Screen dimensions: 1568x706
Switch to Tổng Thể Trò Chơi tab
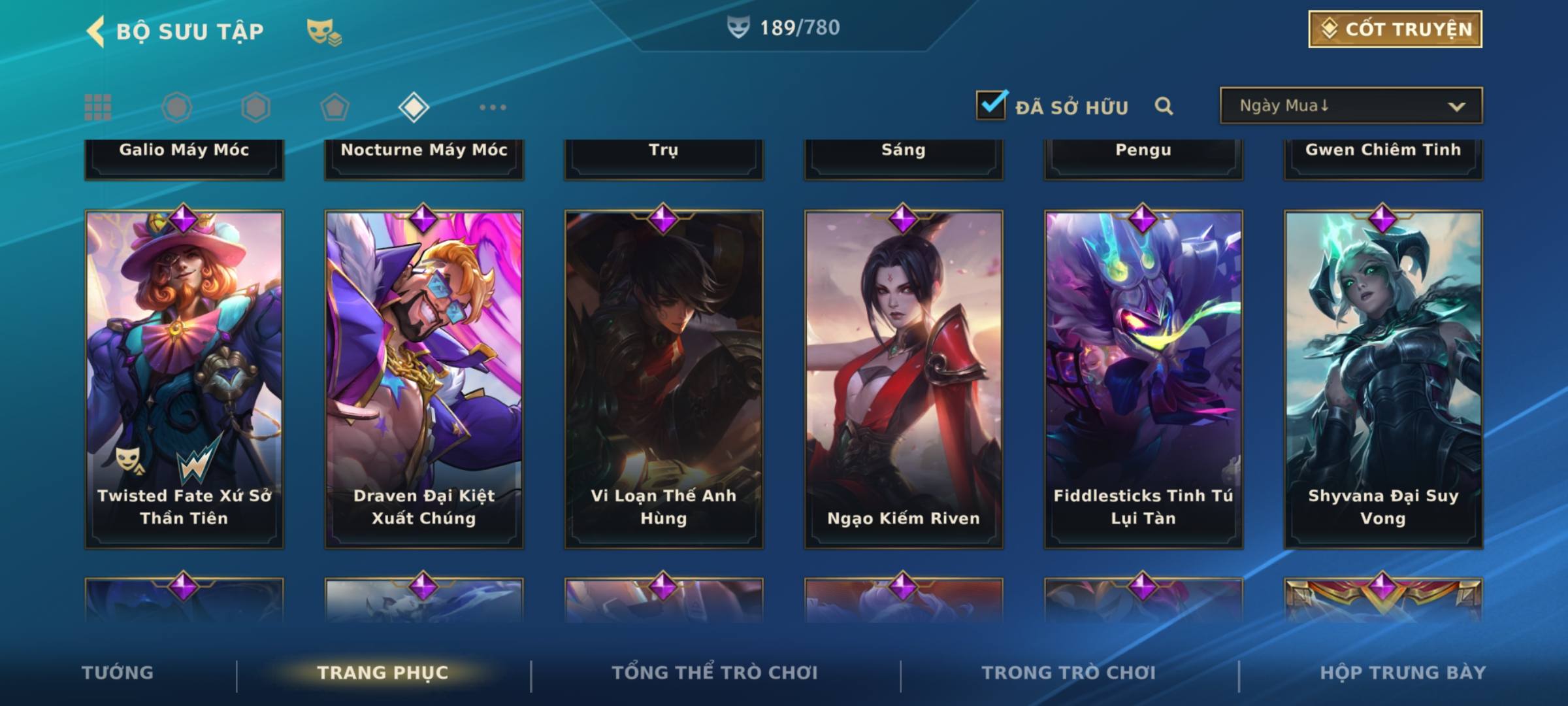[x=715, y=673]
